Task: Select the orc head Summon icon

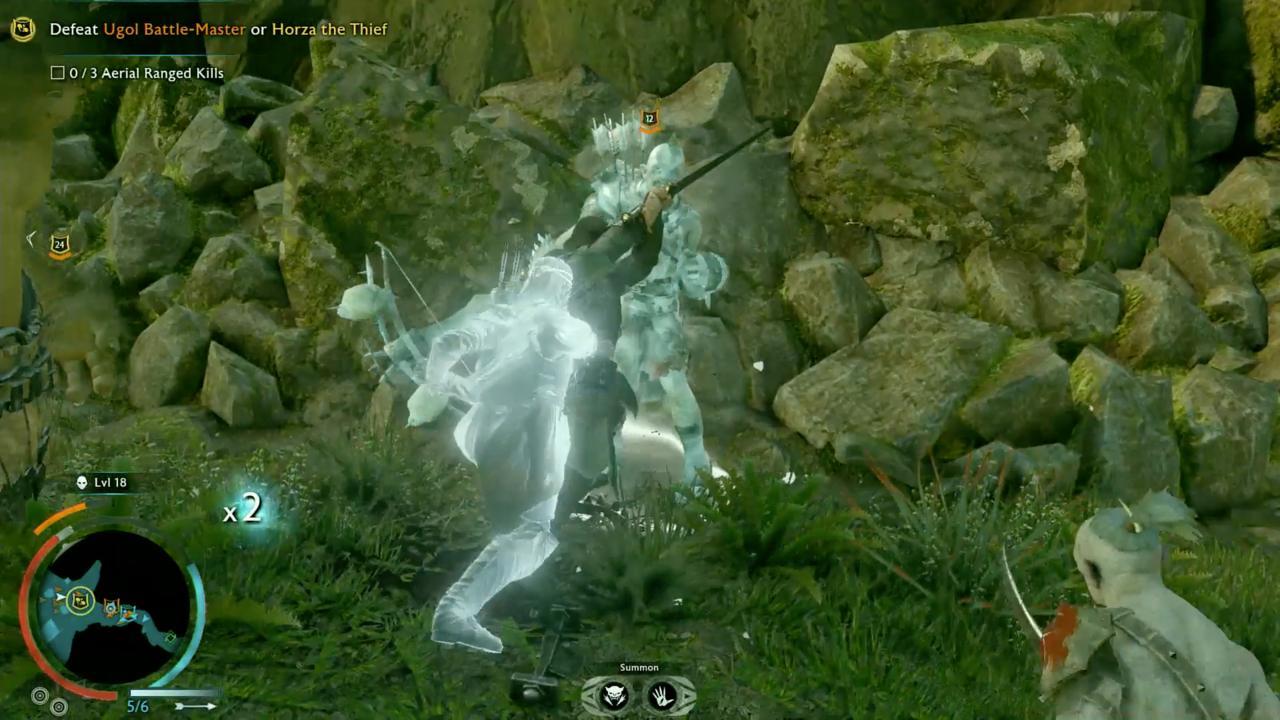Action: (614, 696)
